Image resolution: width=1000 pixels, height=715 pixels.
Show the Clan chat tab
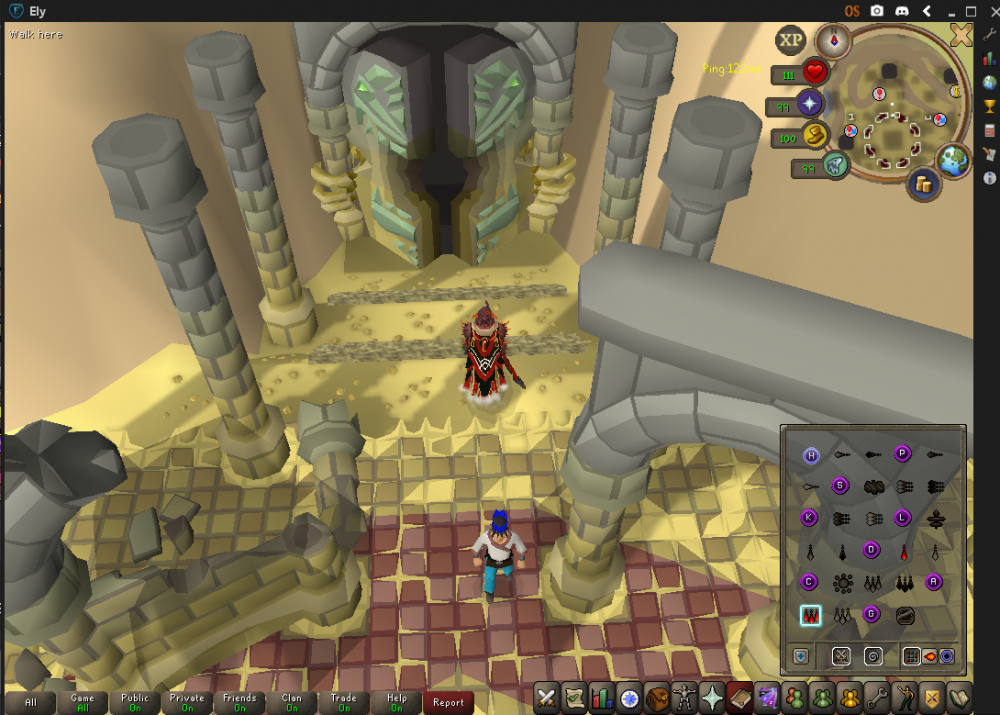(x=292, y=702)
